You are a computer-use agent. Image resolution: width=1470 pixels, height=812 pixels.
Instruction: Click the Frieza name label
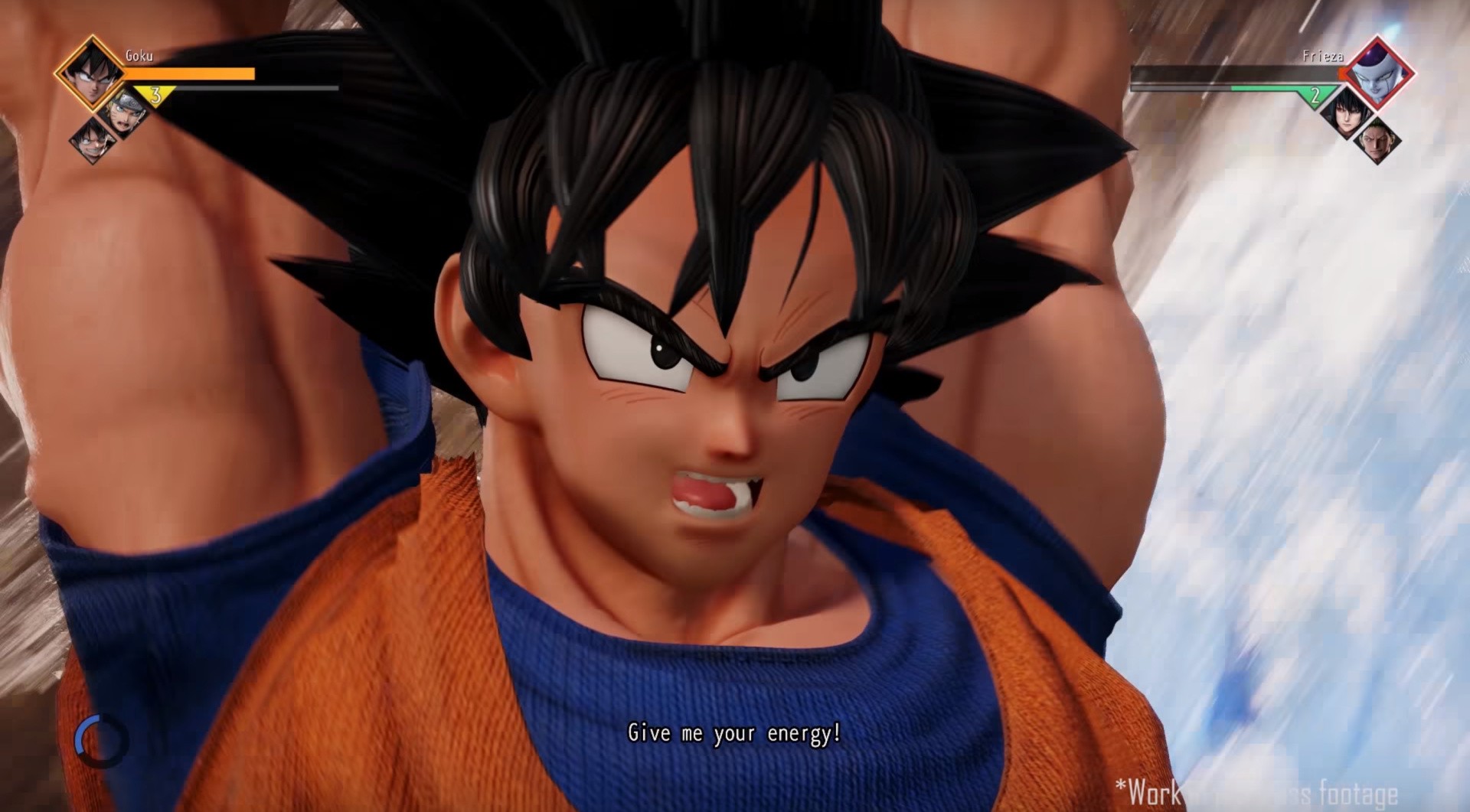[x=1324, y=56]
